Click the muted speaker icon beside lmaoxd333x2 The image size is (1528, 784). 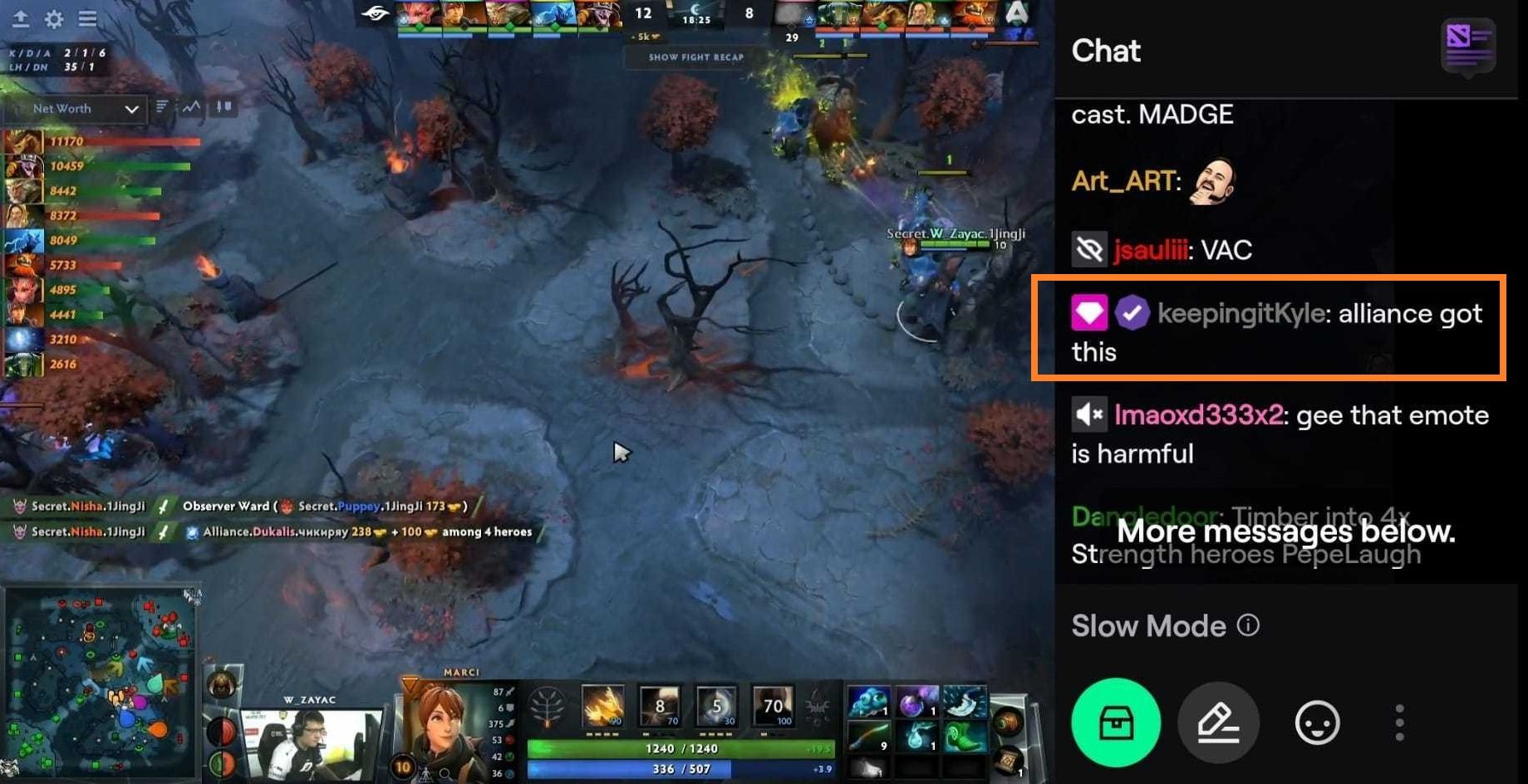coord(1089,414)
